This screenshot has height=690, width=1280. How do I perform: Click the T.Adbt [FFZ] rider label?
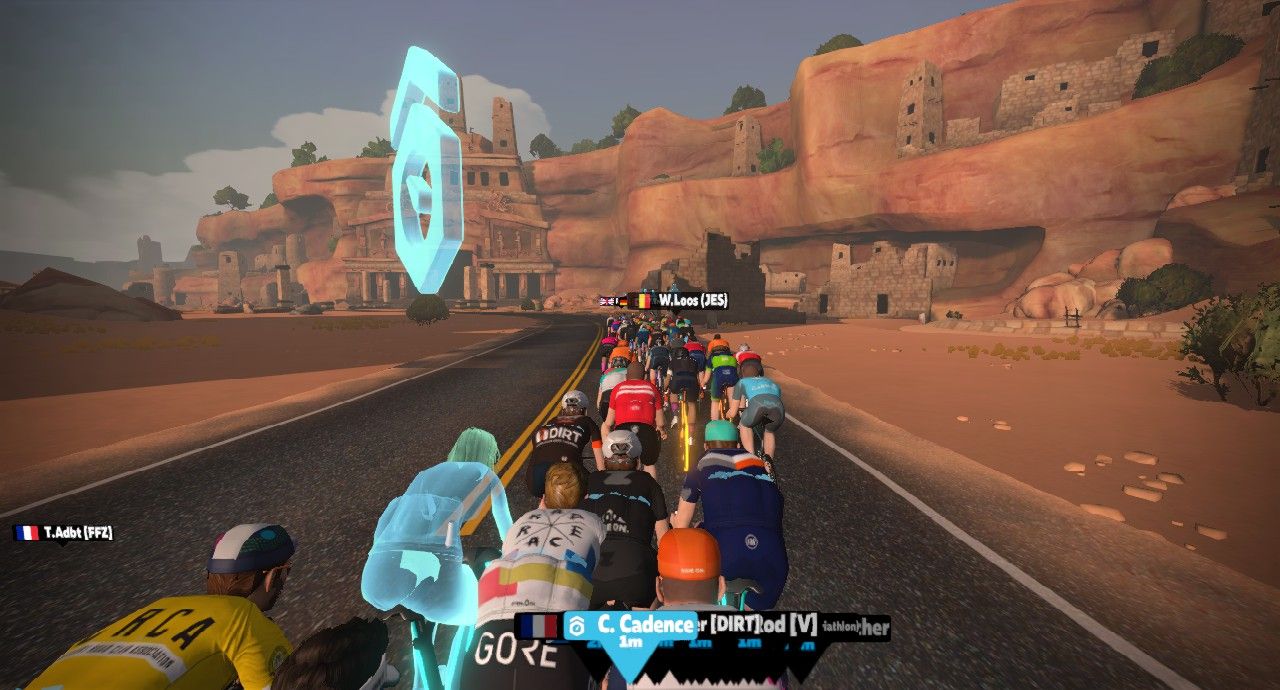[x=64, y=533]
